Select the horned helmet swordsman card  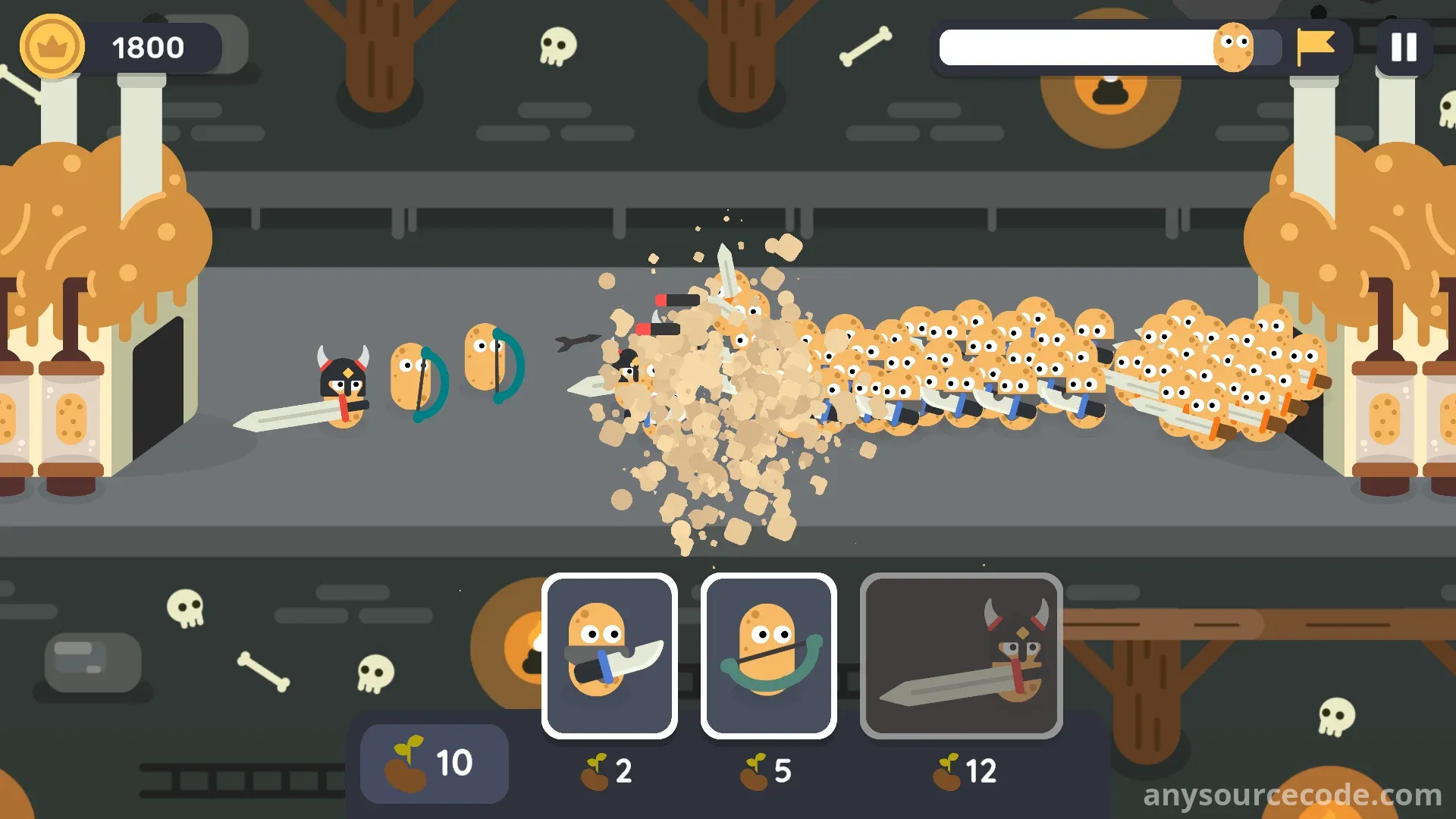coord(961,655)
